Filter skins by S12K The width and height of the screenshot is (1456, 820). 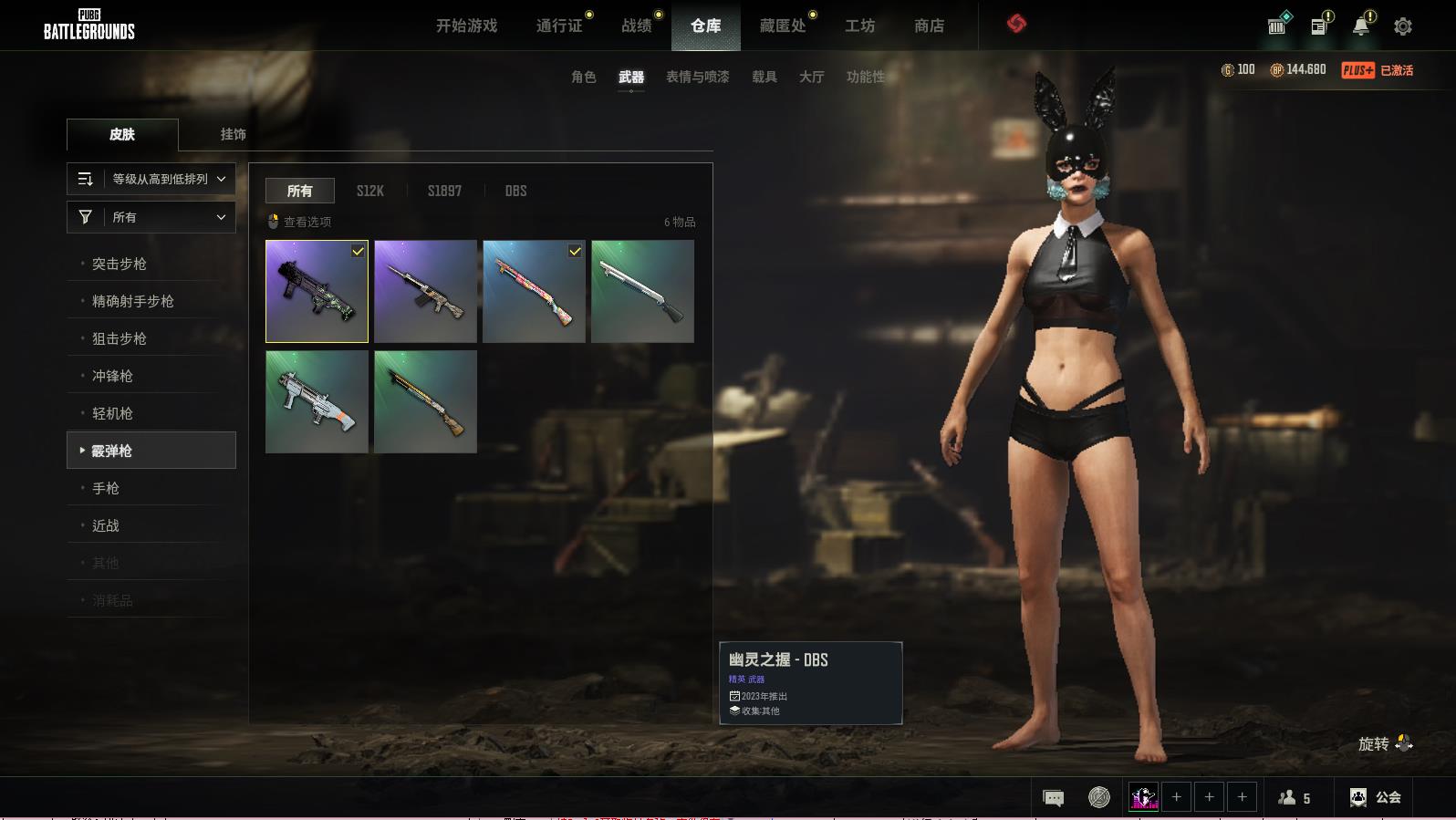tap(369, 191)
